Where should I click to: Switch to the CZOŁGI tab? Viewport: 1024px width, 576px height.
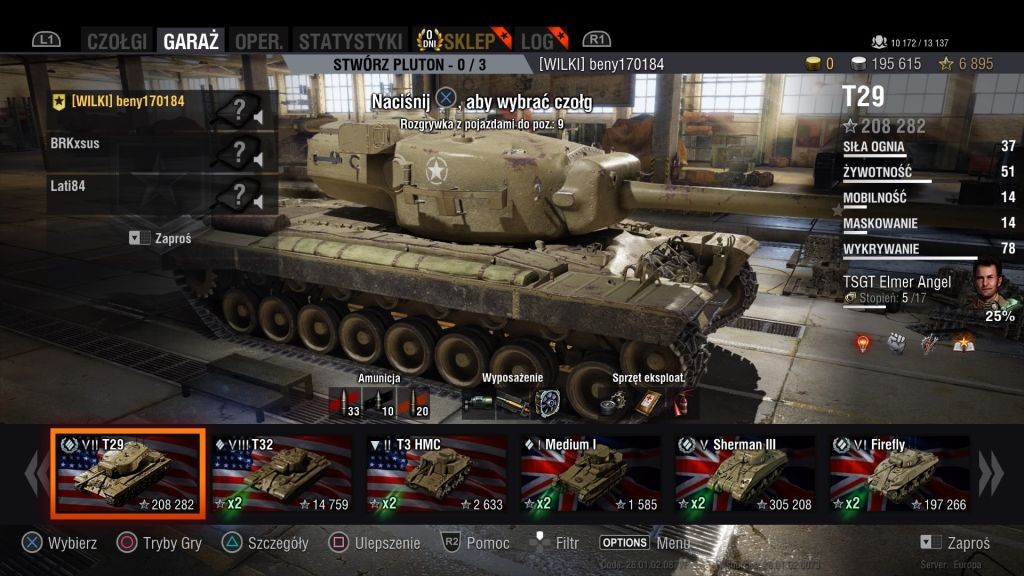point(116,41)
